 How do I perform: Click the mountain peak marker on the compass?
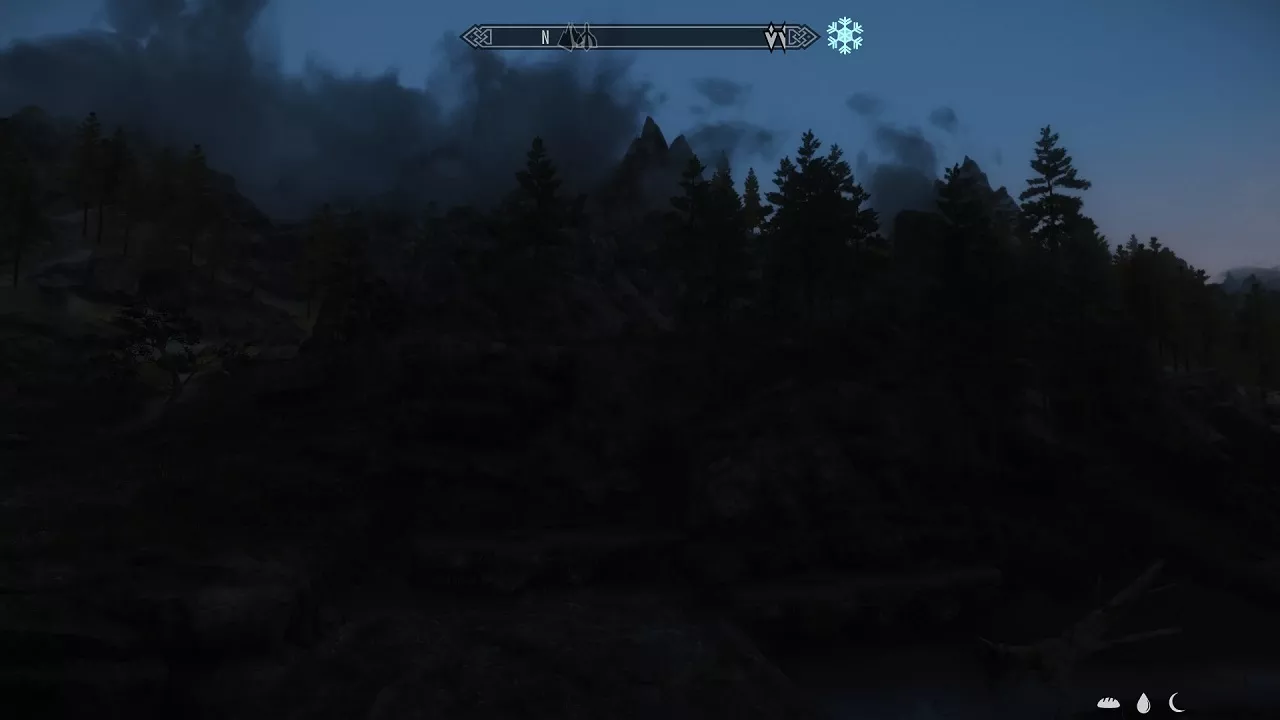(x=568, y=38)
